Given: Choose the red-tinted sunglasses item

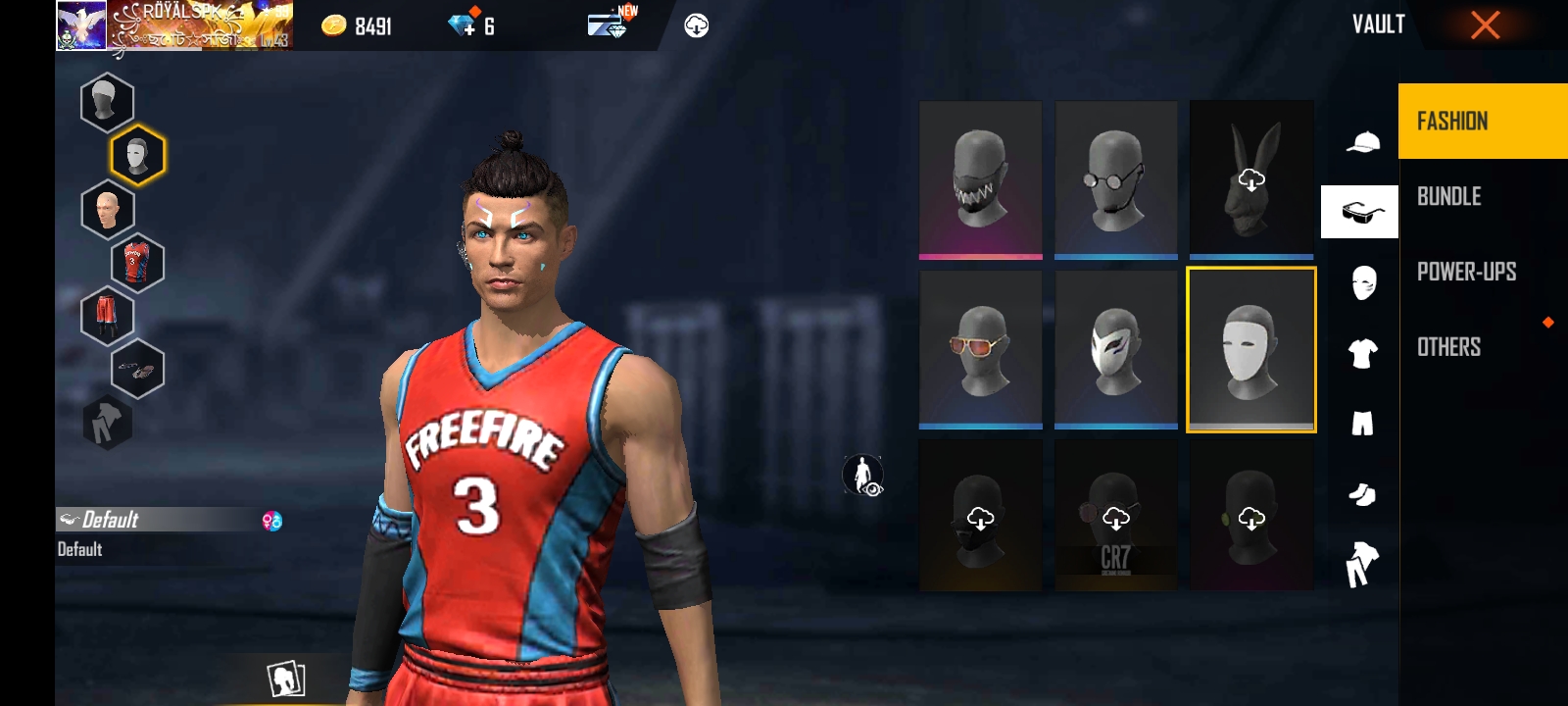Looking at the screenshot, I should pyautogui.click(x=980, y=350).
